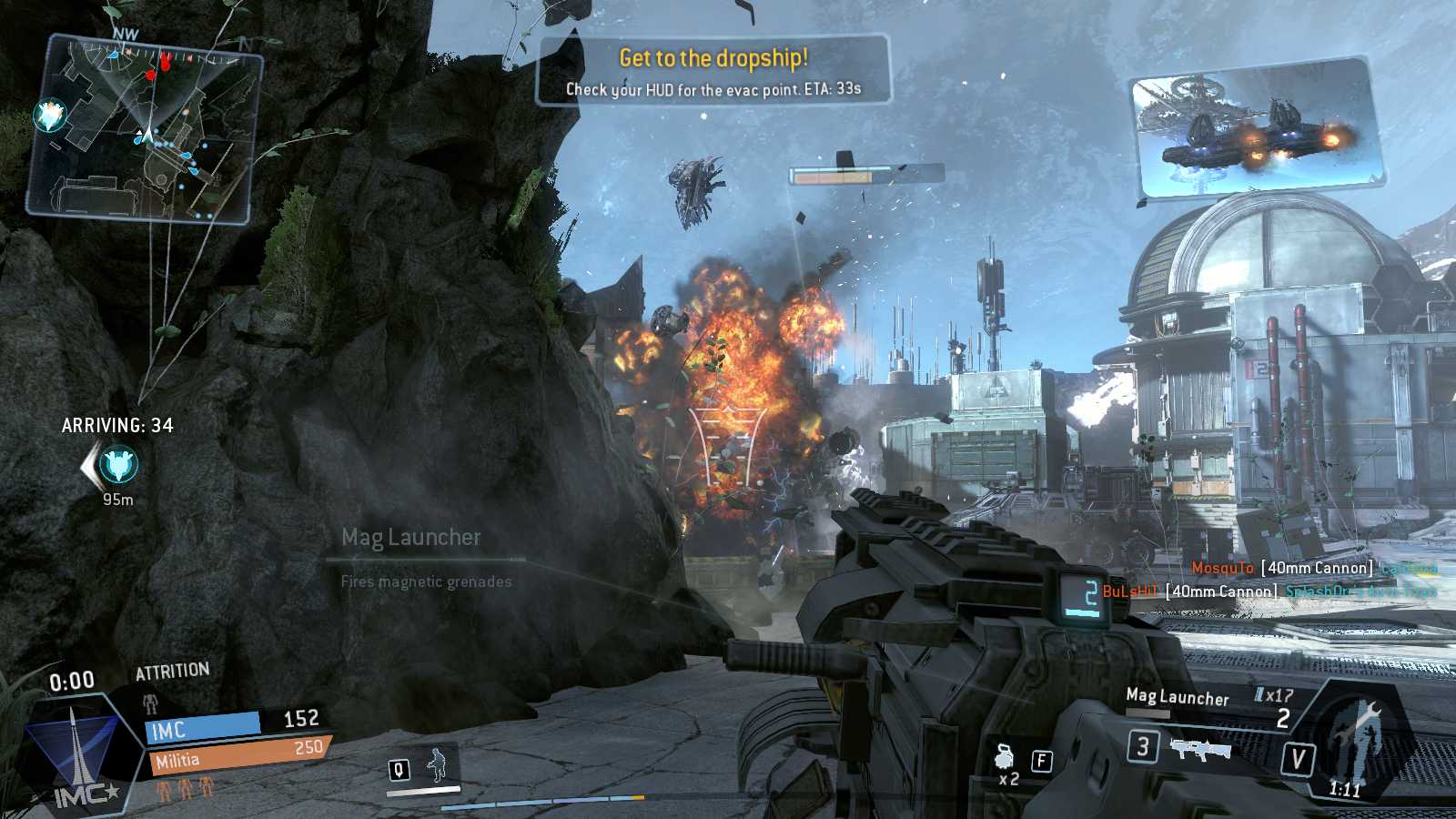Click the Get to the dropship banner

[x=714, y=58]
